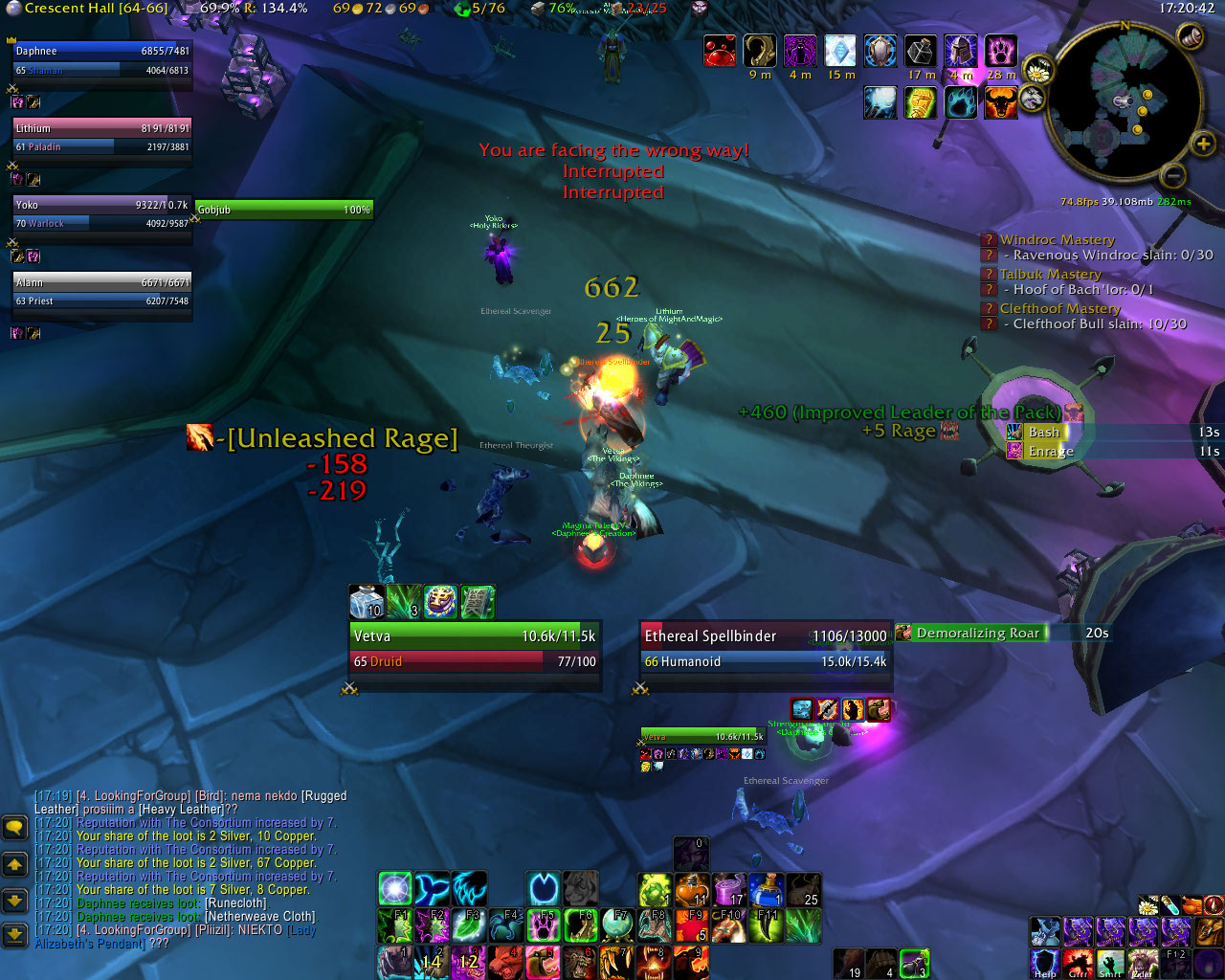Open the Clefthoof Mastery quest entry
The height and width of the screenshot is (980, 1225).
tap(1059, 308)
